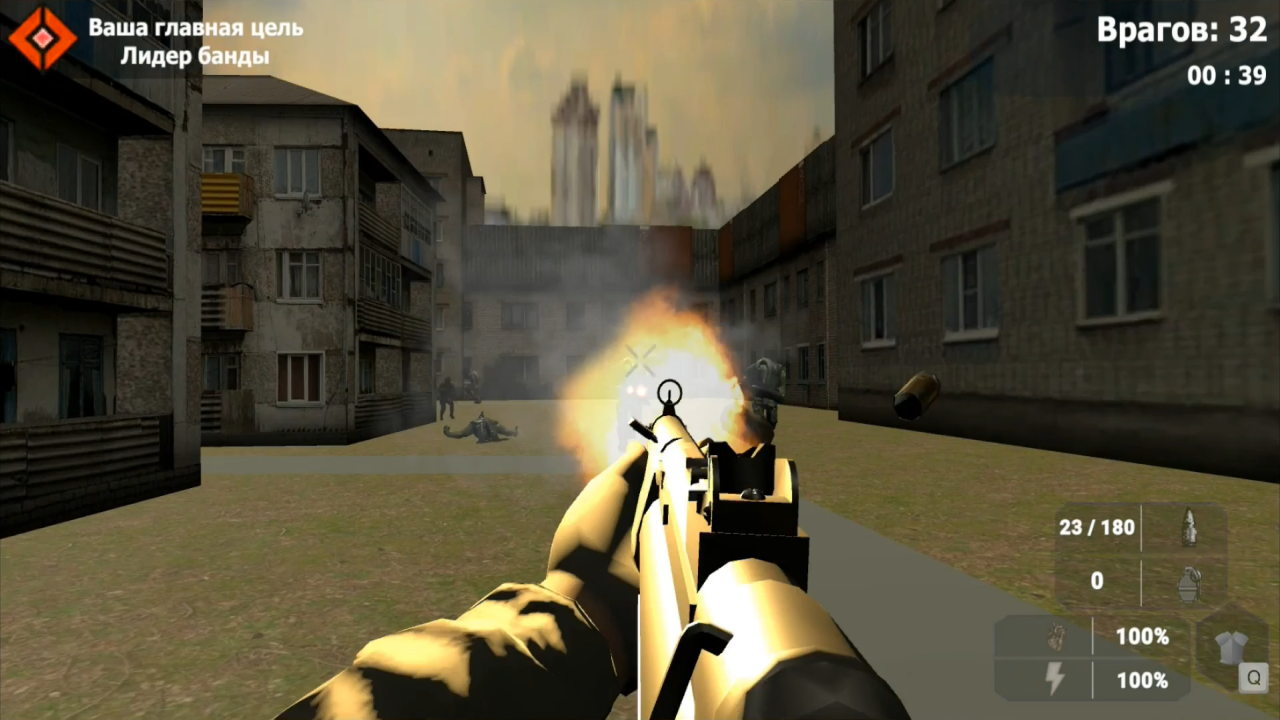
Task: Click the grenade count showing 0
Action: click(1098, 581)
